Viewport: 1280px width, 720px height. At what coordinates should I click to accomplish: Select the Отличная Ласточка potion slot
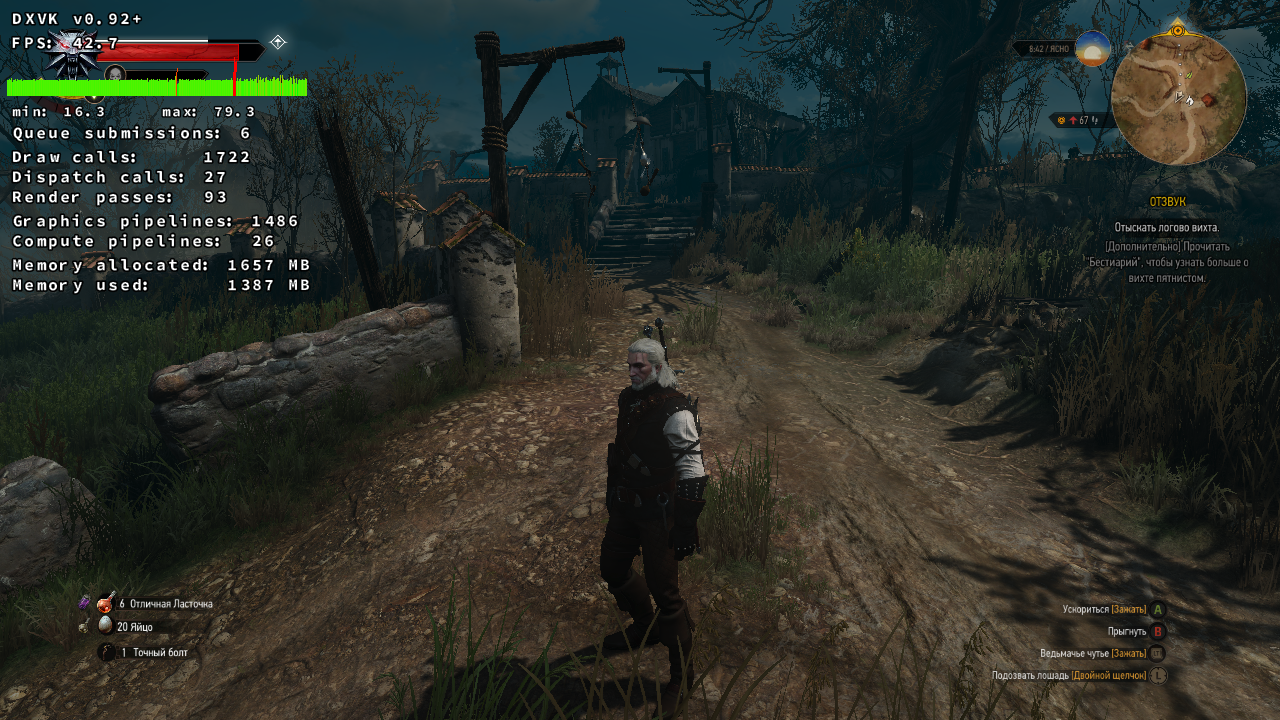106,603
